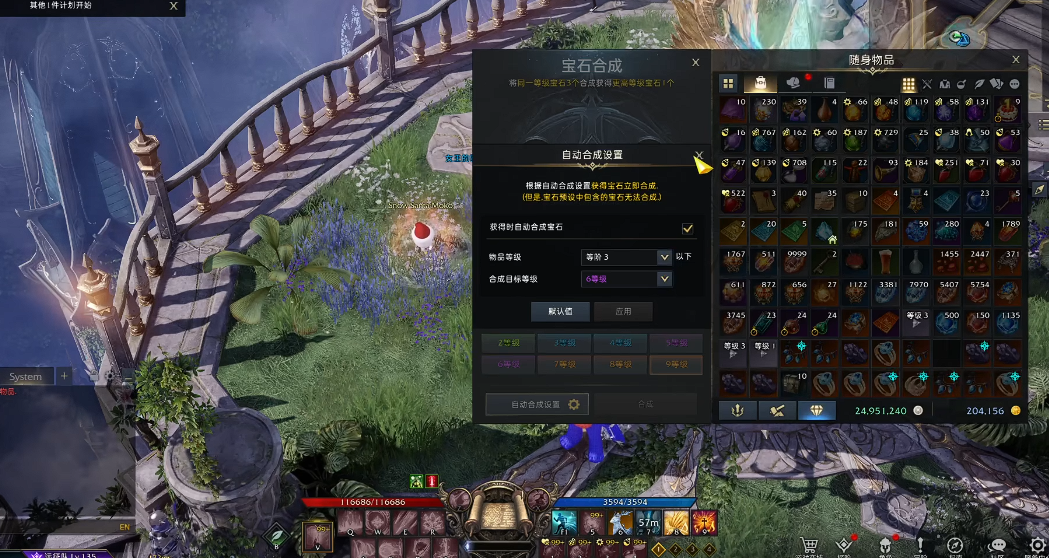Open the item tier dropdown
The height and width of the screenshot is (558, 1049).
626,257
